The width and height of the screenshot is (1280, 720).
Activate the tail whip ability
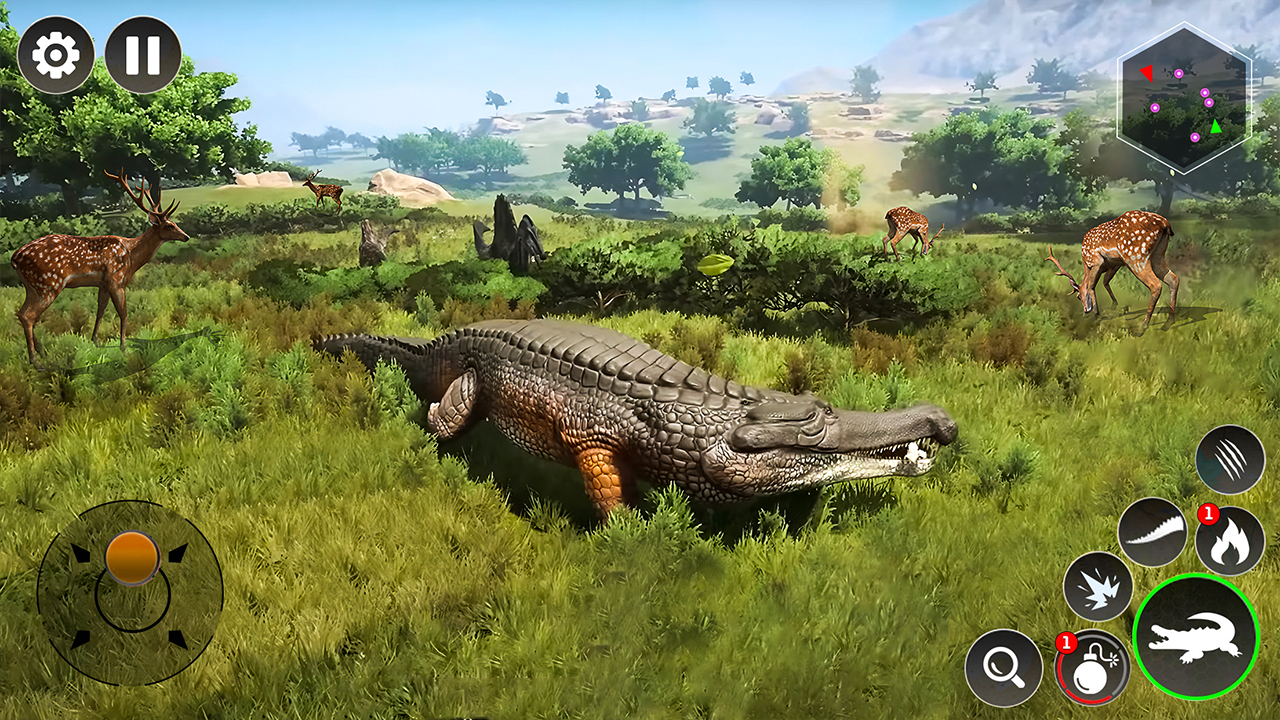pyautogui.click(x=1152, y=533)
